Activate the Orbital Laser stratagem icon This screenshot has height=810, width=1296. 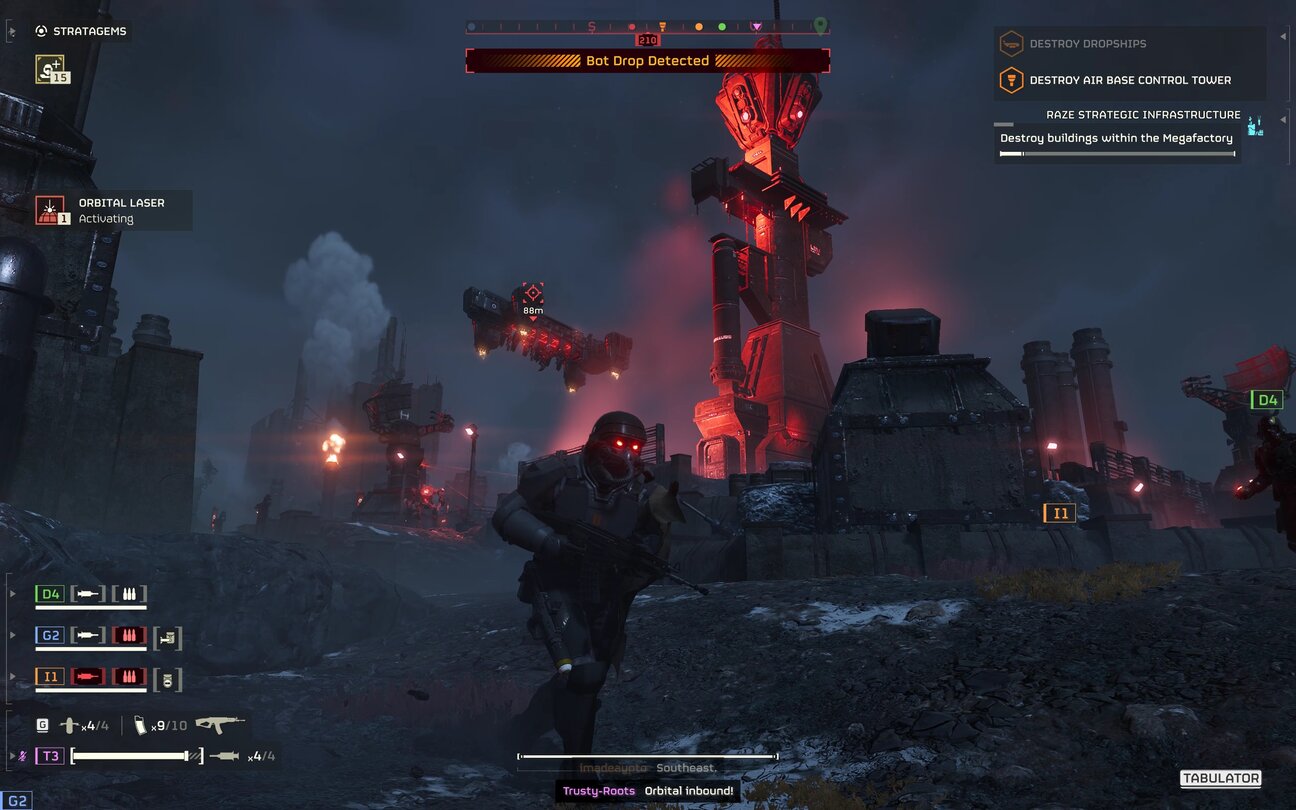(50, 210)
